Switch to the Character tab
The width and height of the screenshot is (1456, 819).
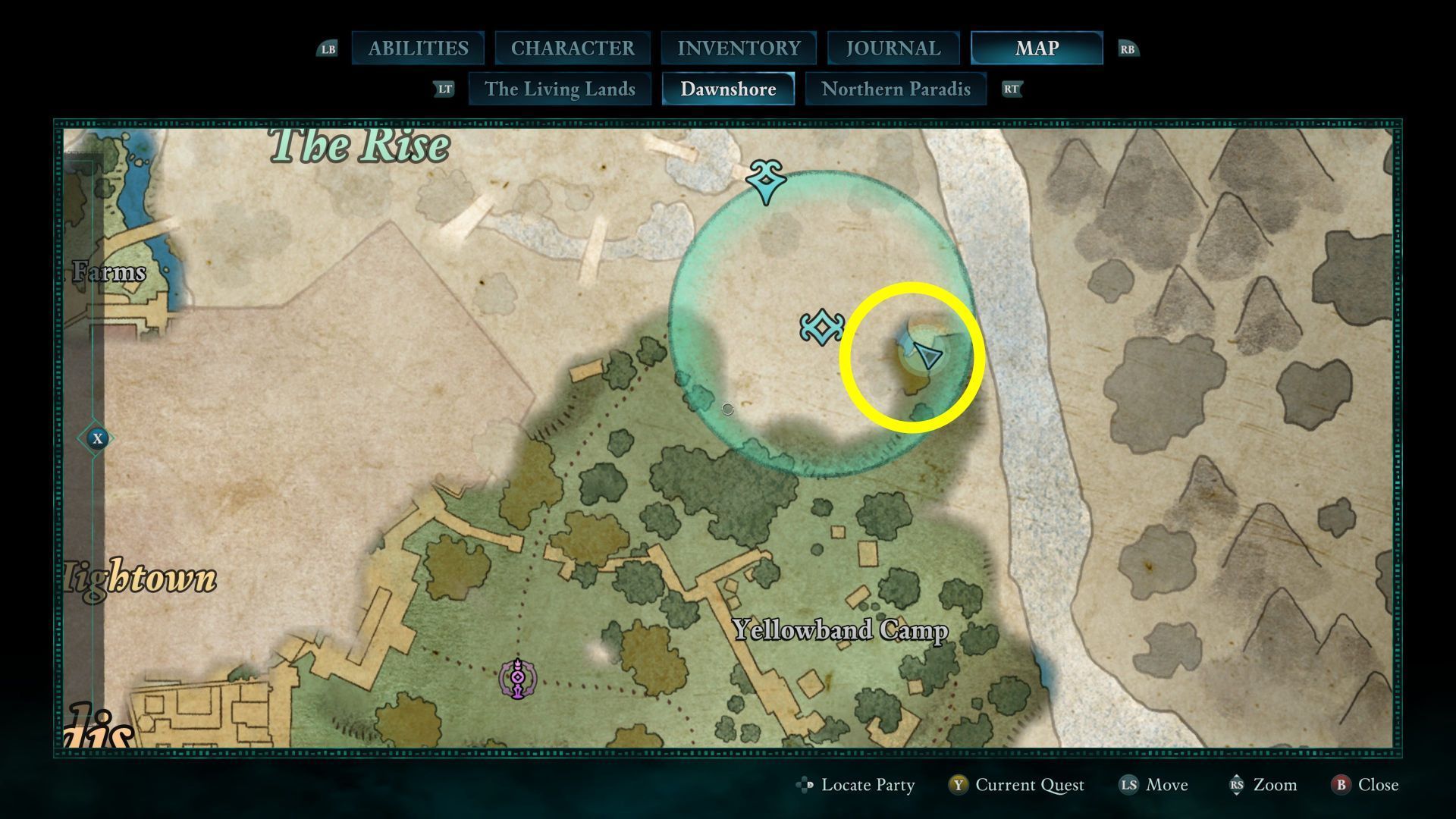pos(573,49)
